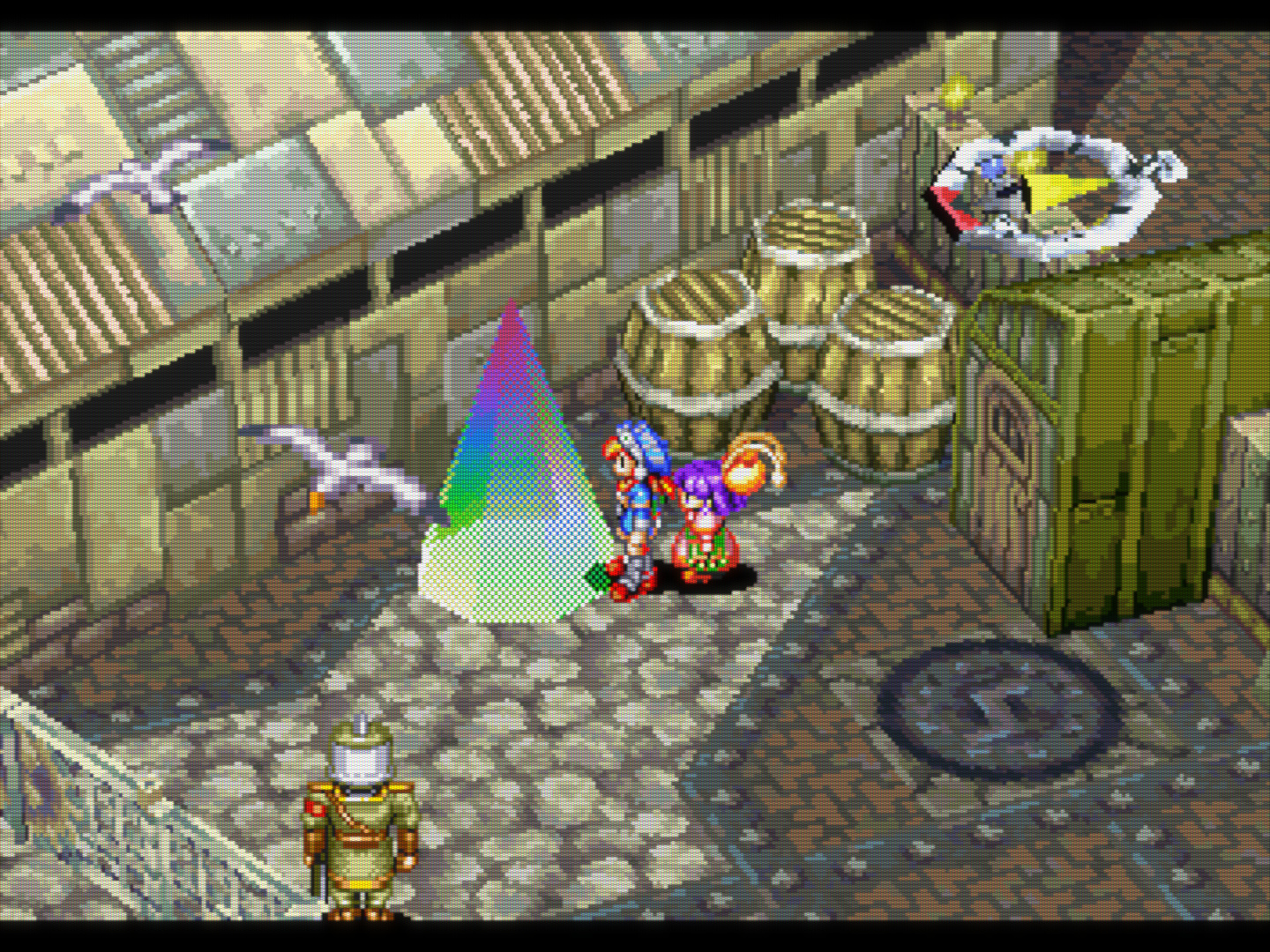Click the compass in the corner
The height and width of the screenshot is (952, 1270).
click(1054, 192)
